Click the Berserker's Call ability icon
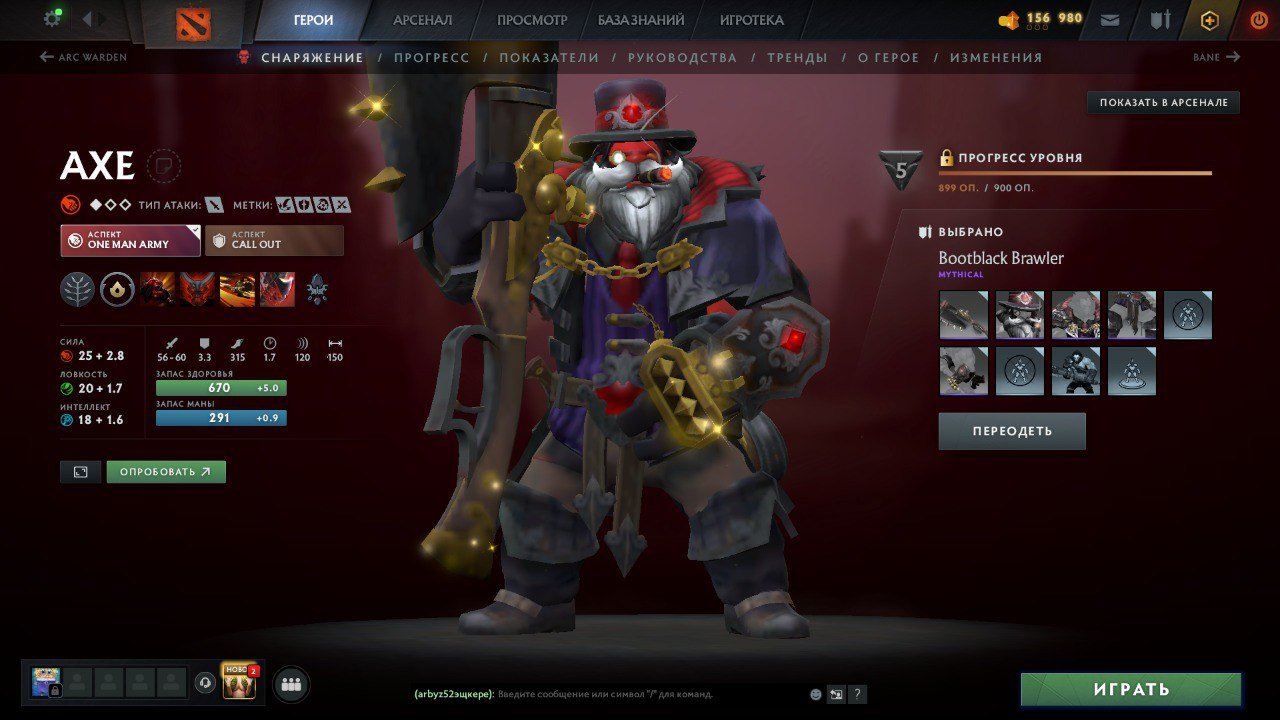Screen dimensions: 1280x720 (155, 290)
